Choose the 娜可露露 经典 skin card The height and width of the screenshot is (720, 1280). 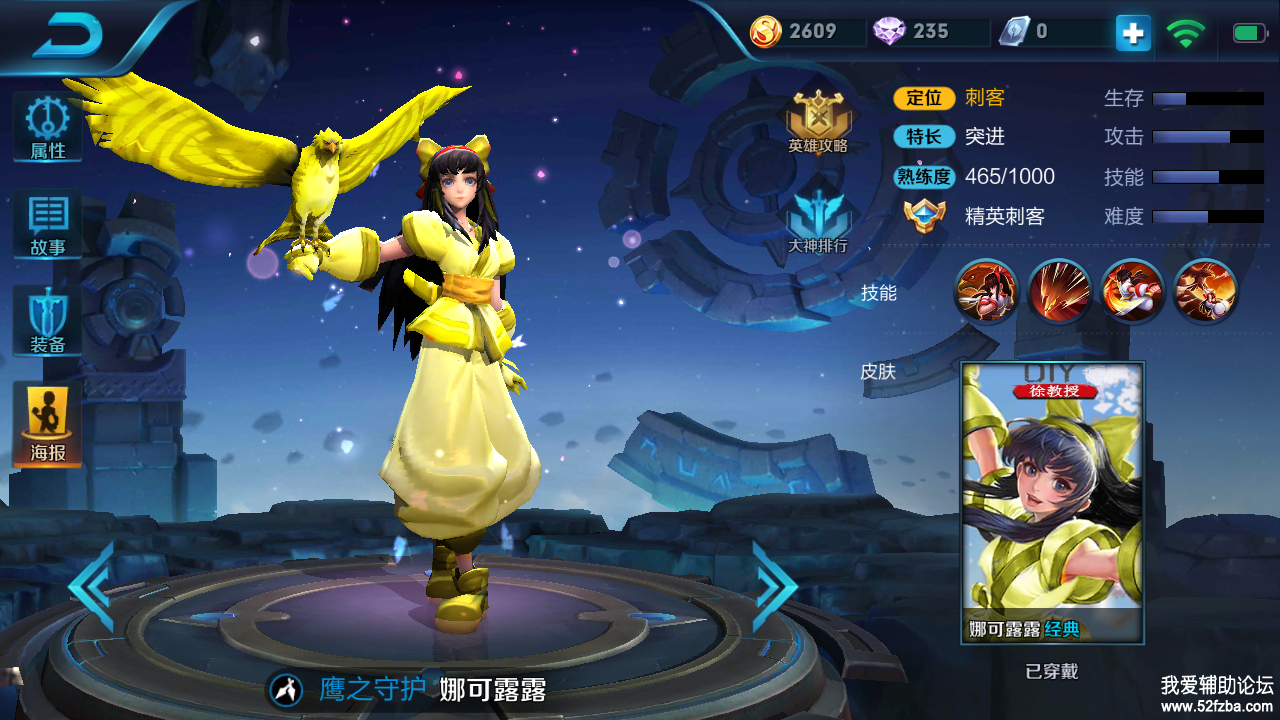pos(1052,503)
